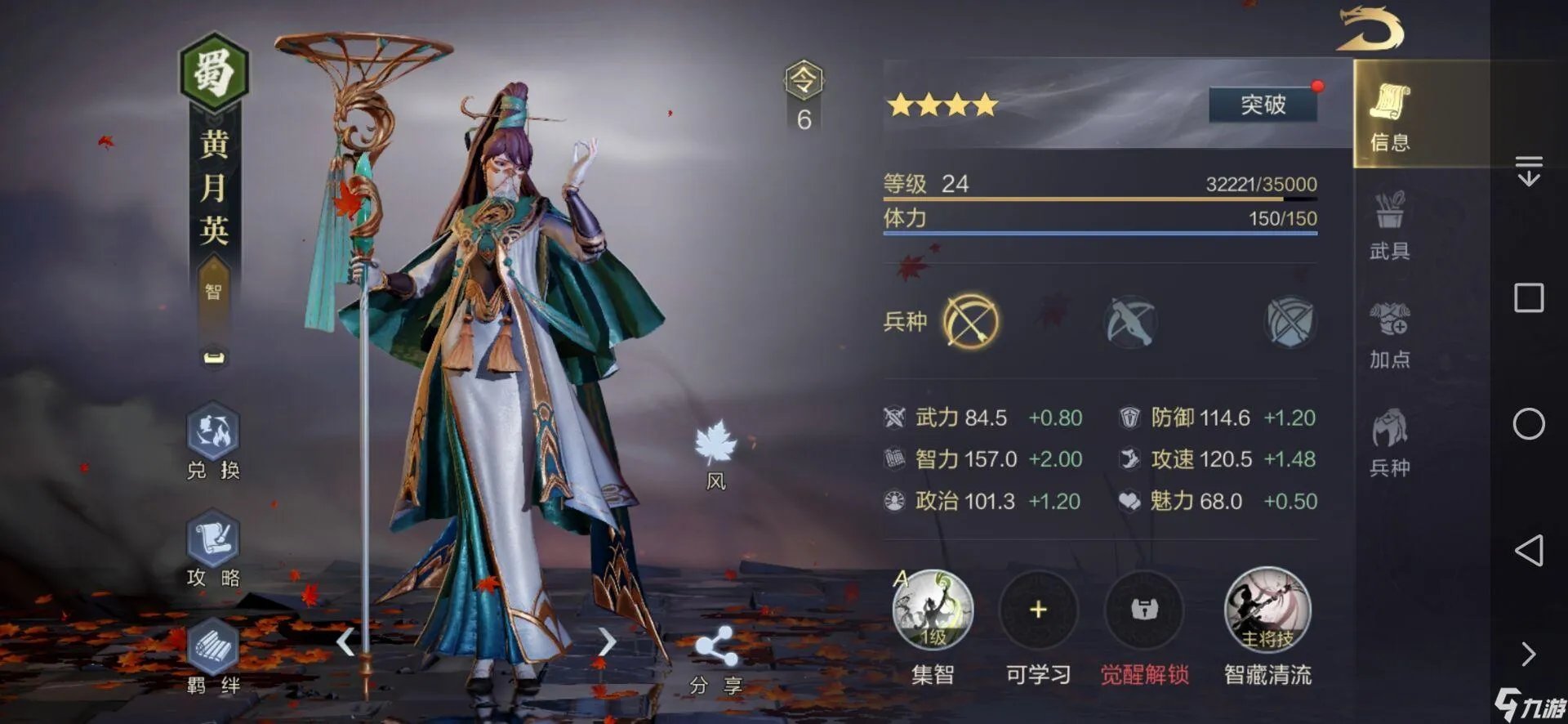View the previous hero with left arrow

click(x=346, y=641)
